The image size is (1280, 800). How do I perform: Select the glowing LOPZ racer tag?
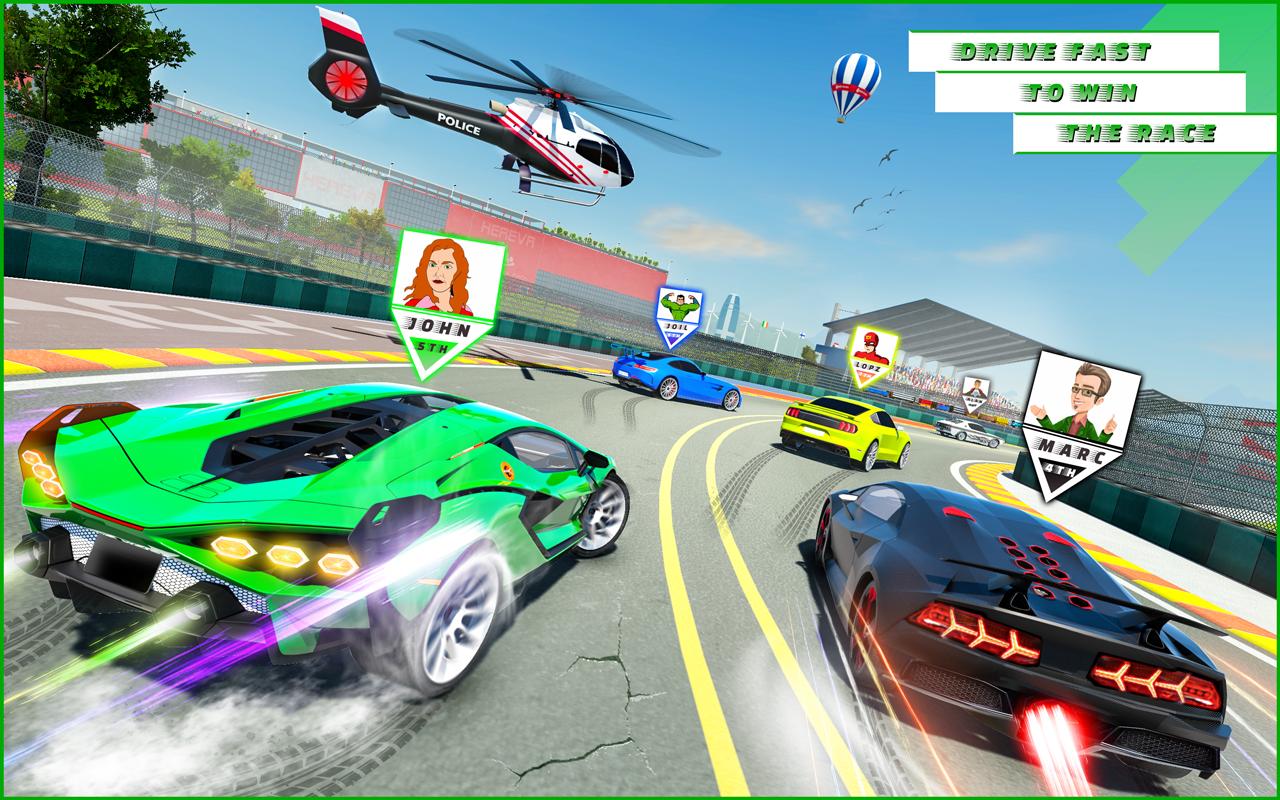tap(869, 366)
